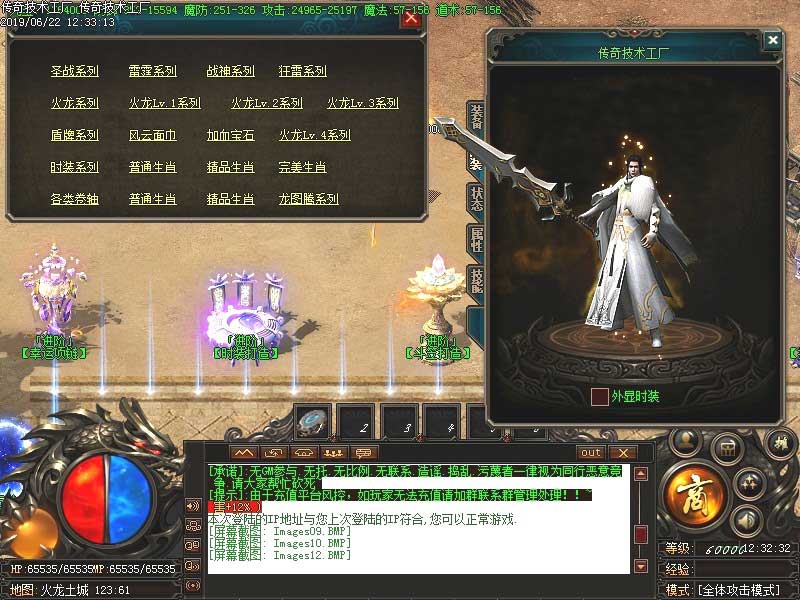Open the 圣战系列 equipment category
Viewport: 800px width, 600px height.
75,72
